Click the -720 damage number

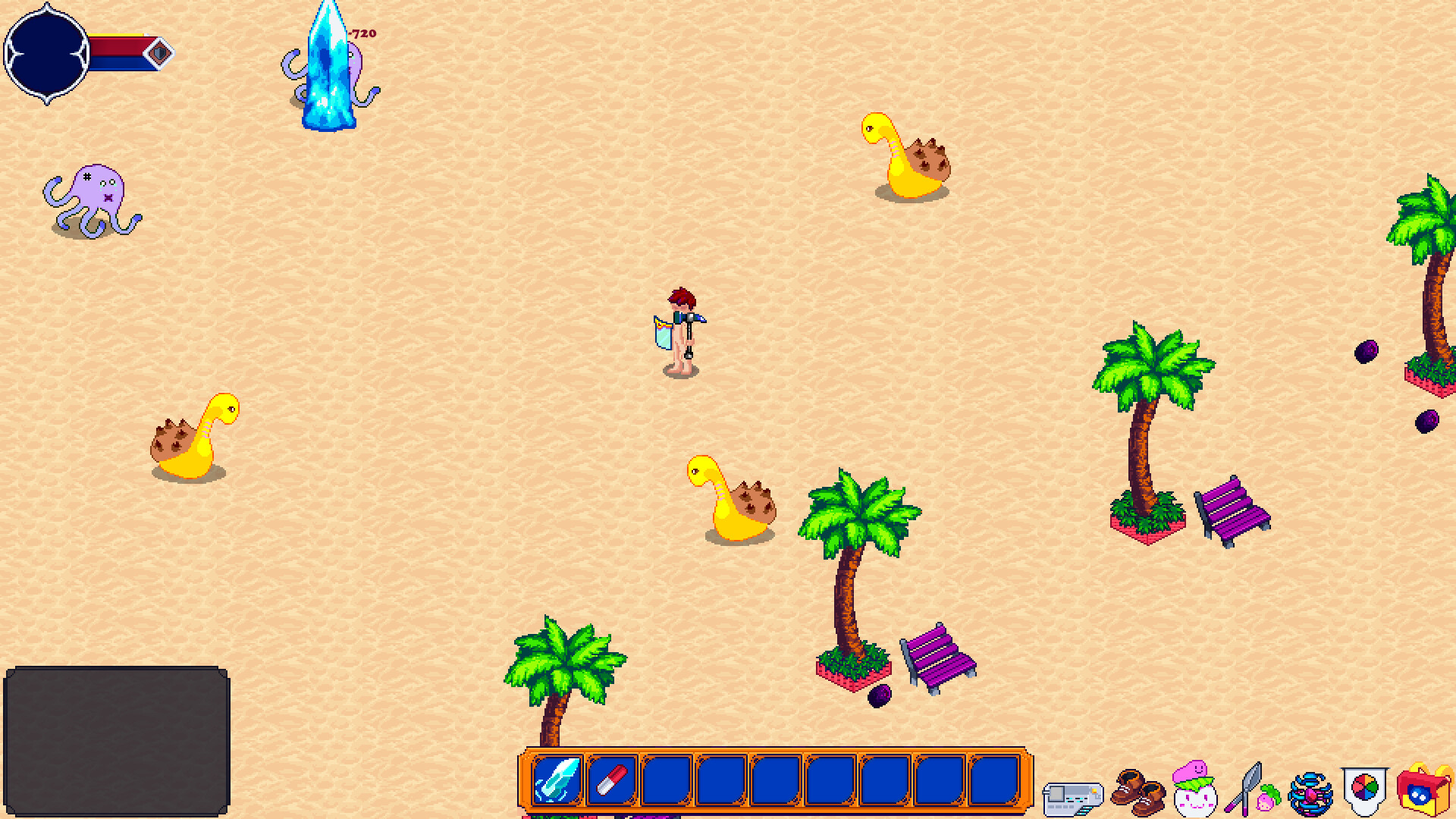(x=364, y=34)
